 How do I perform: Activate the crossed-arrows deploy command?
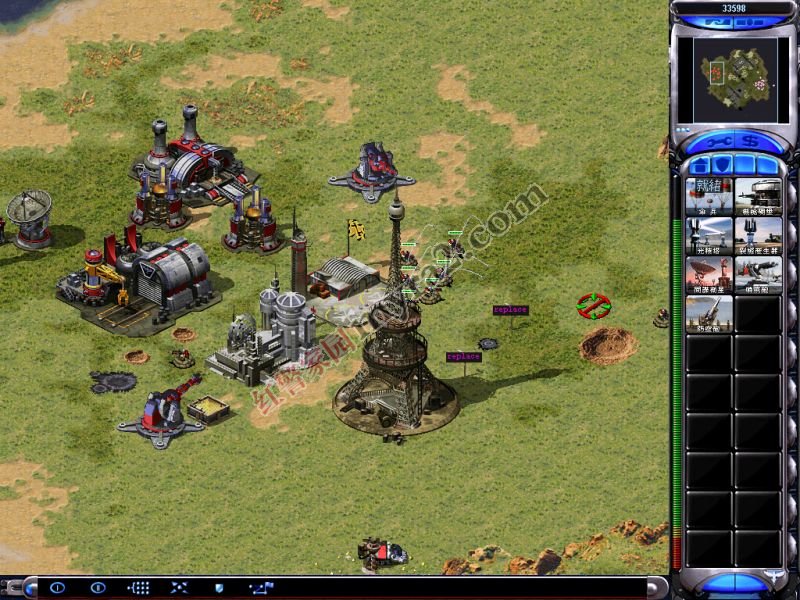tap(179, 588)
